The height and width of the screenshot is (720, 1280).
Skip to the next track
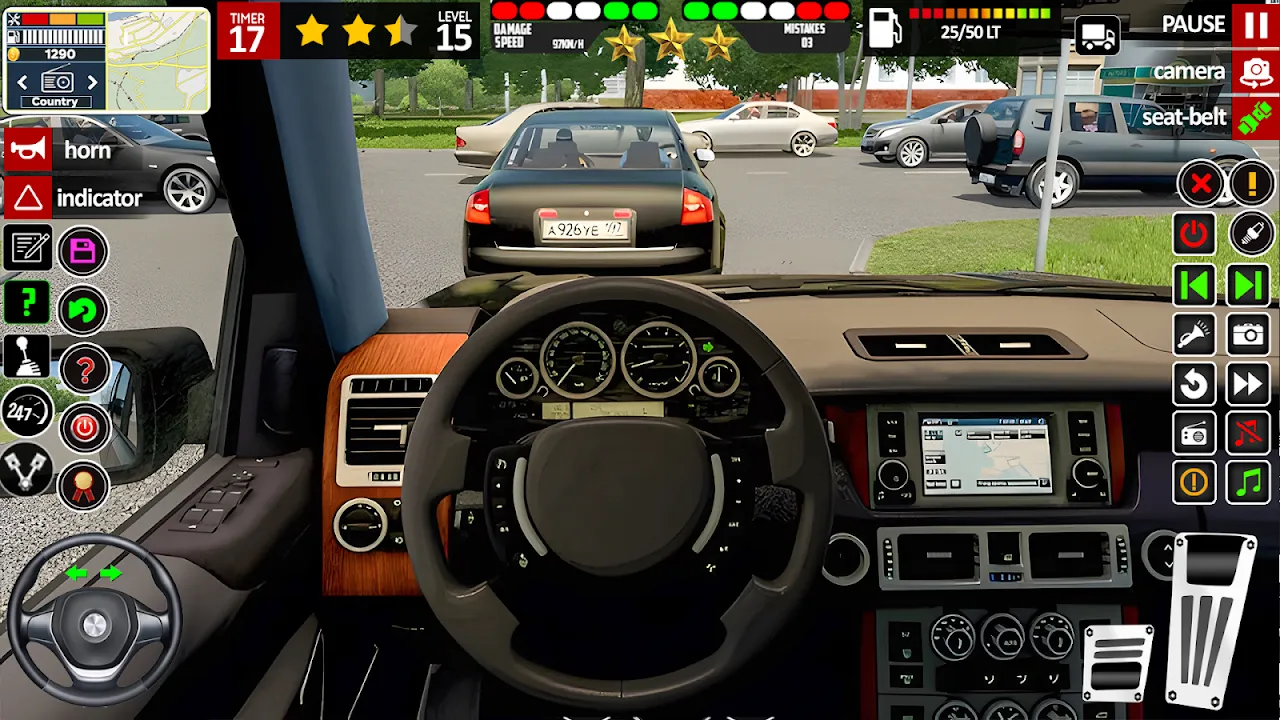(1249, 286)
